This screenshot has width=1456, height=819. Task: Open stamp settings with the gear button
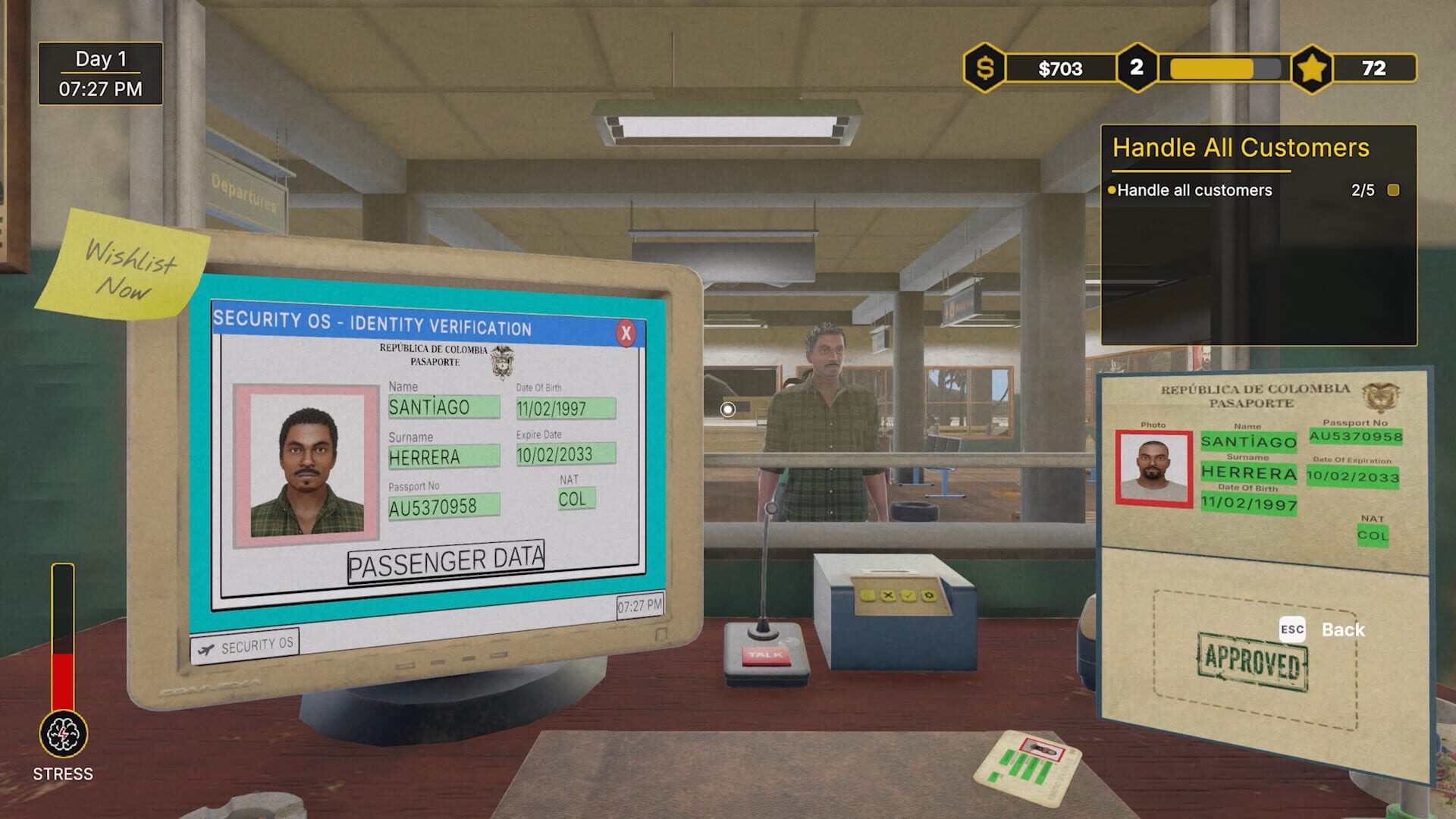929,596
